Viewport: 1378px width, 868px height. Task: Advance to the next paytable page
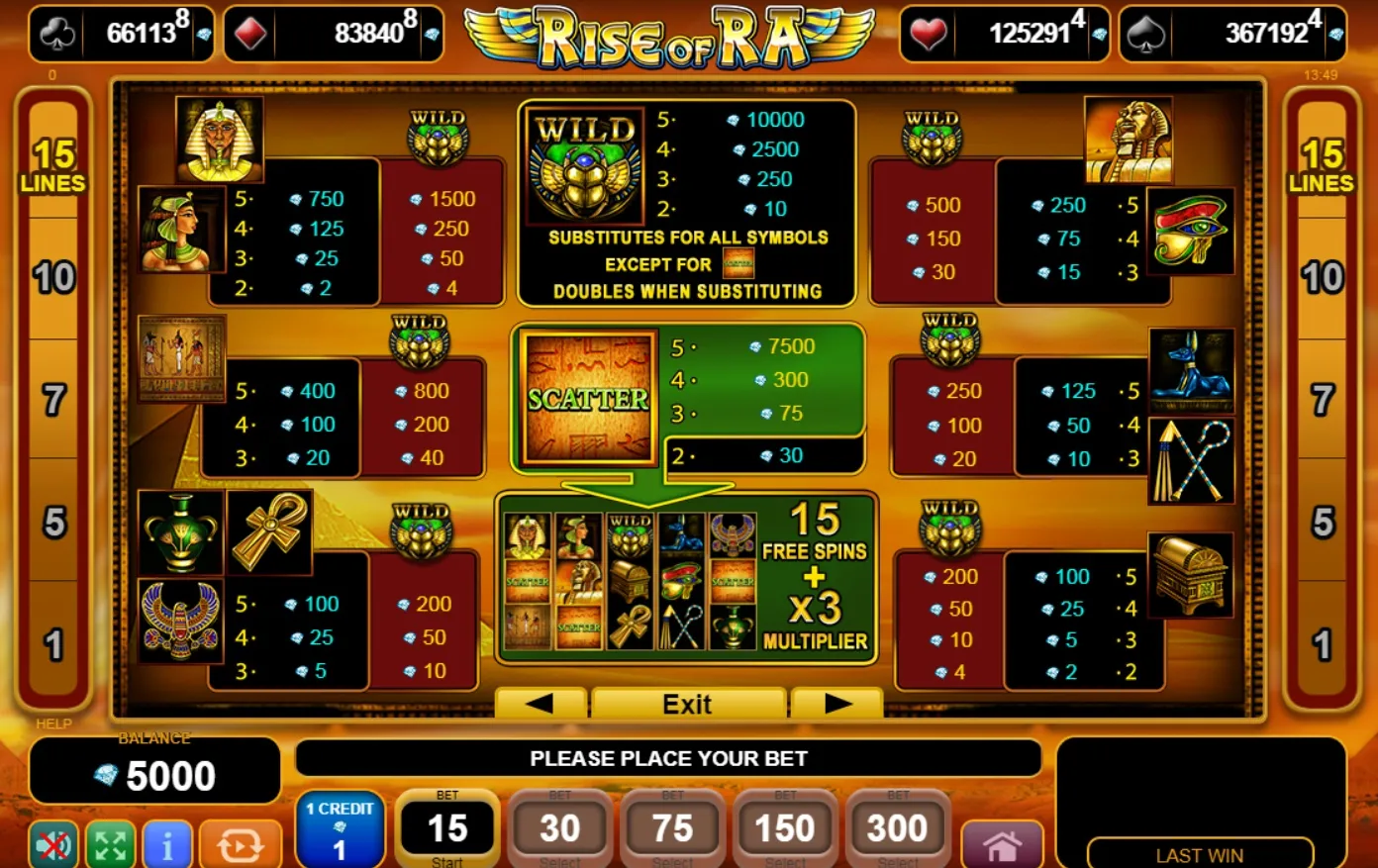837,704
